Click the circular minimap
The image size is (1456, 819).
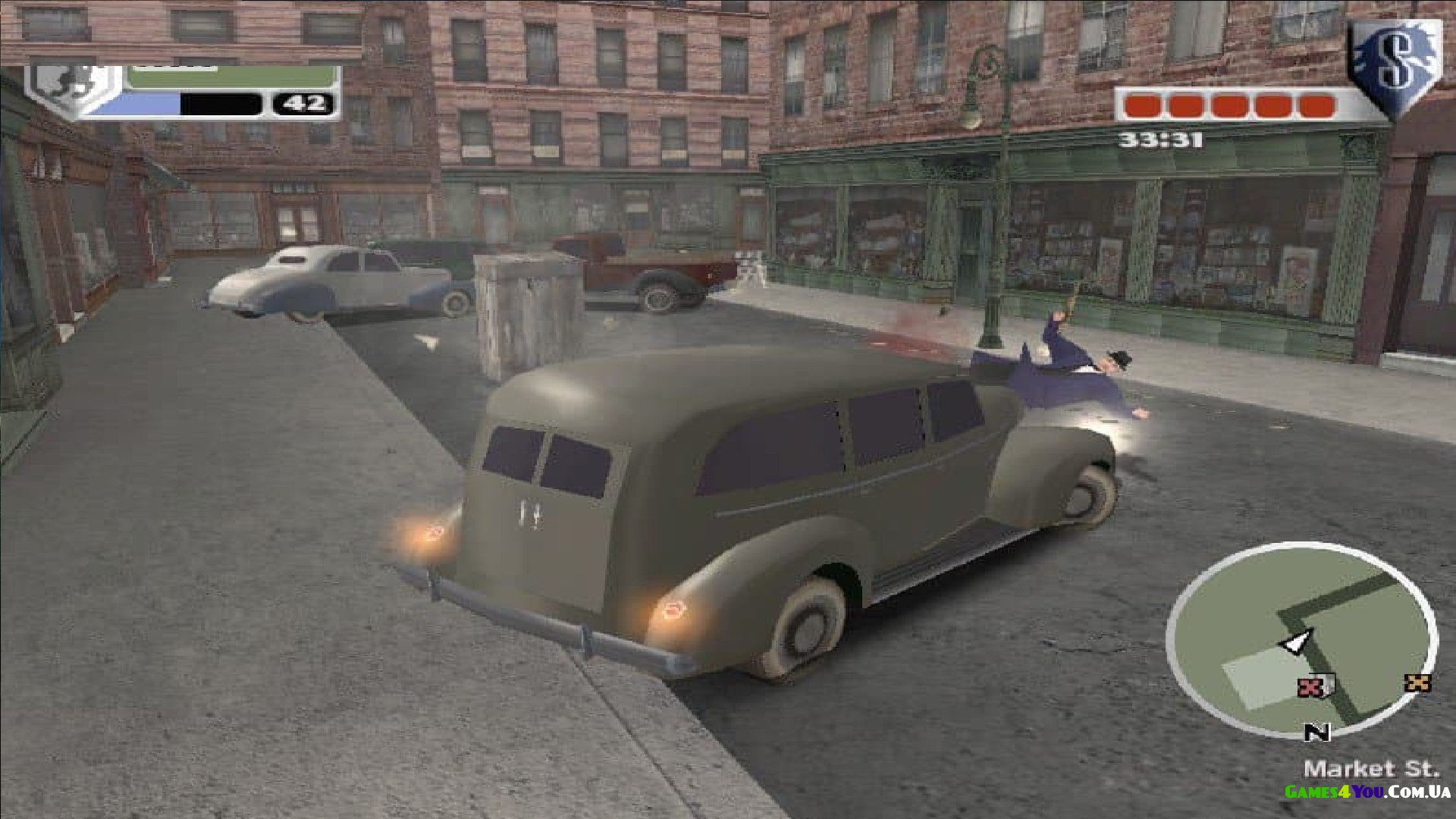[1301, 641]
